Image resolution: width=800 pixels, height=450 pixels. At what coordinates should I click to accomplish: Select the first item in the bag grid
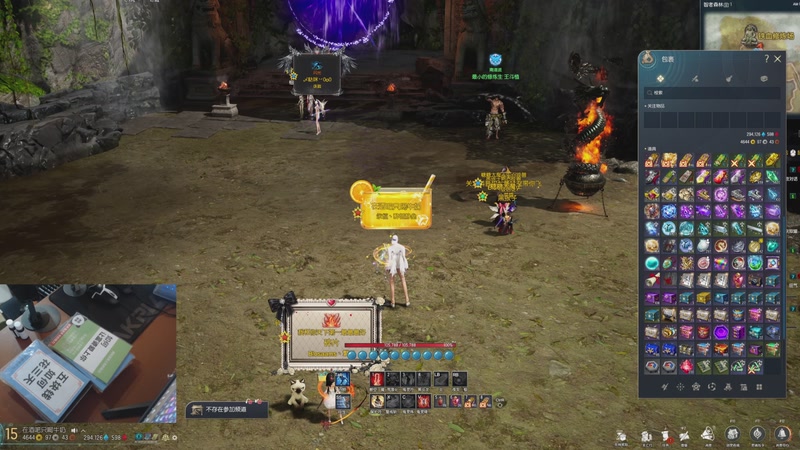[x=652, y=160]
